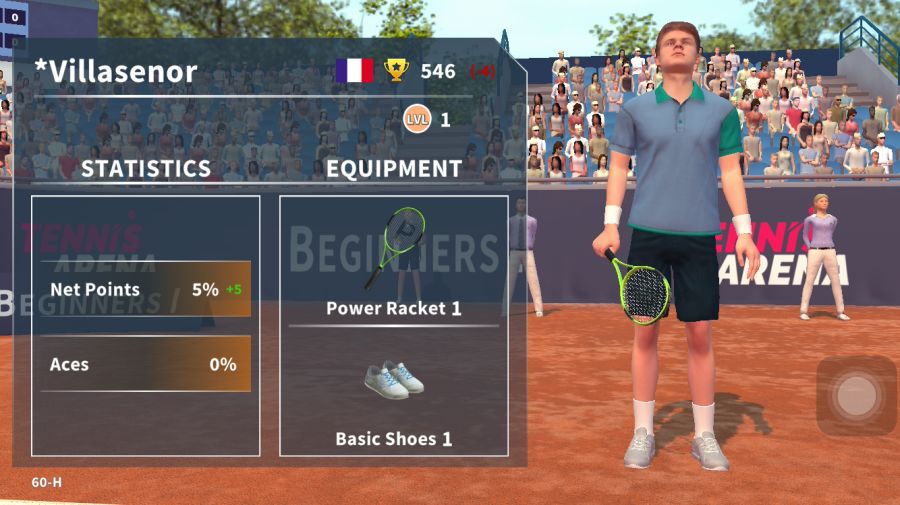Tap the orange LVL badge

click(417, 120)
